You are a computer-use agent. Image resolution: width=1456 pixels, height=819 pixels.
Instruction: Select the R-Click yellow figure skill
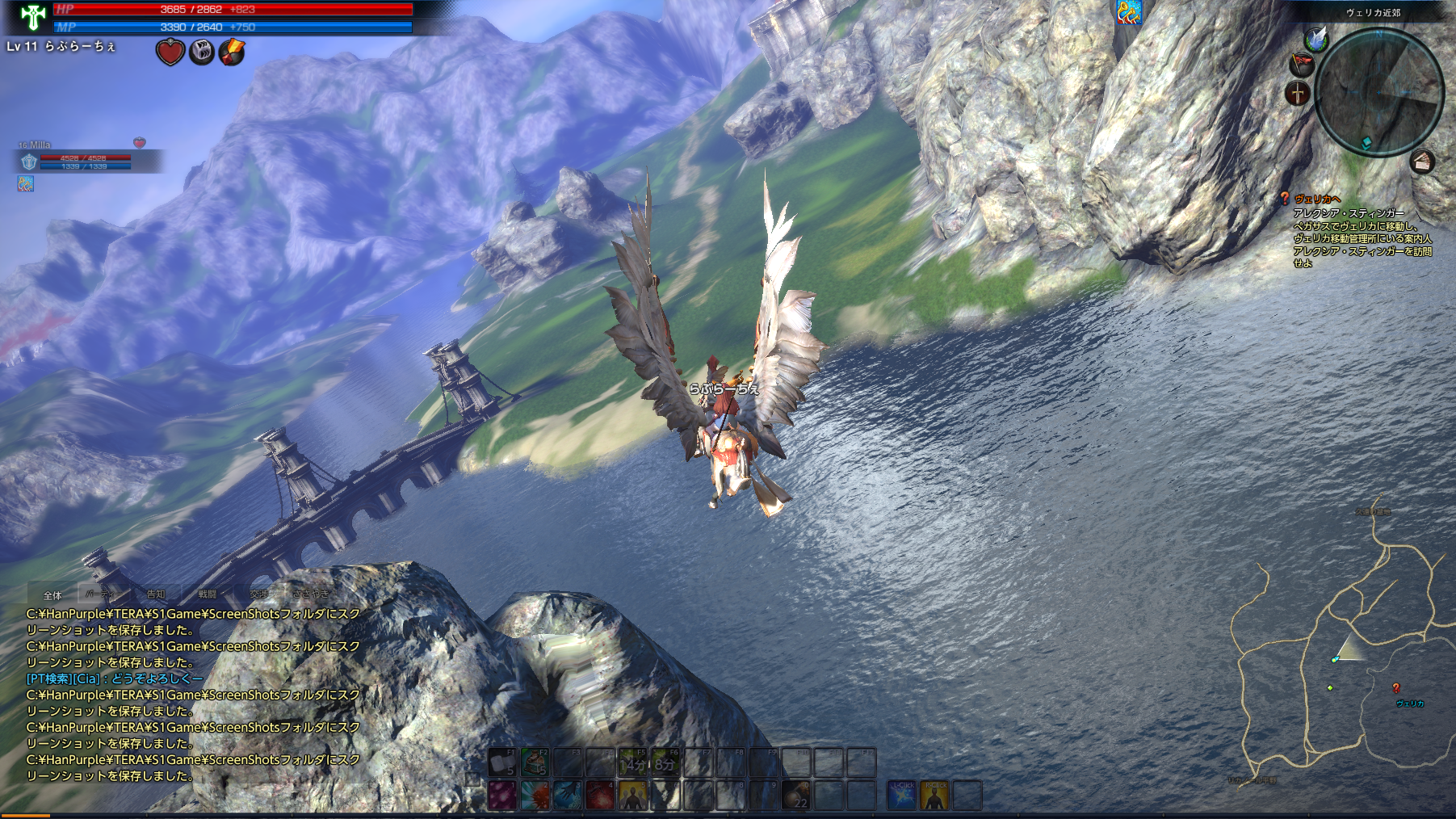tap(935, 795)
